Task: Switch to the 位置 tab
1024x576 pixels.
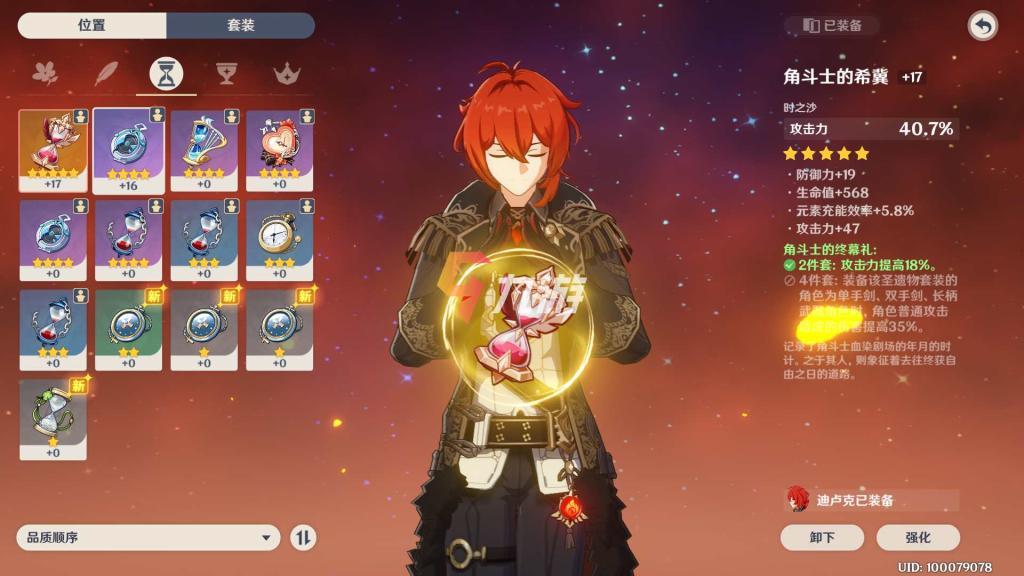Action: coord(92,25)
